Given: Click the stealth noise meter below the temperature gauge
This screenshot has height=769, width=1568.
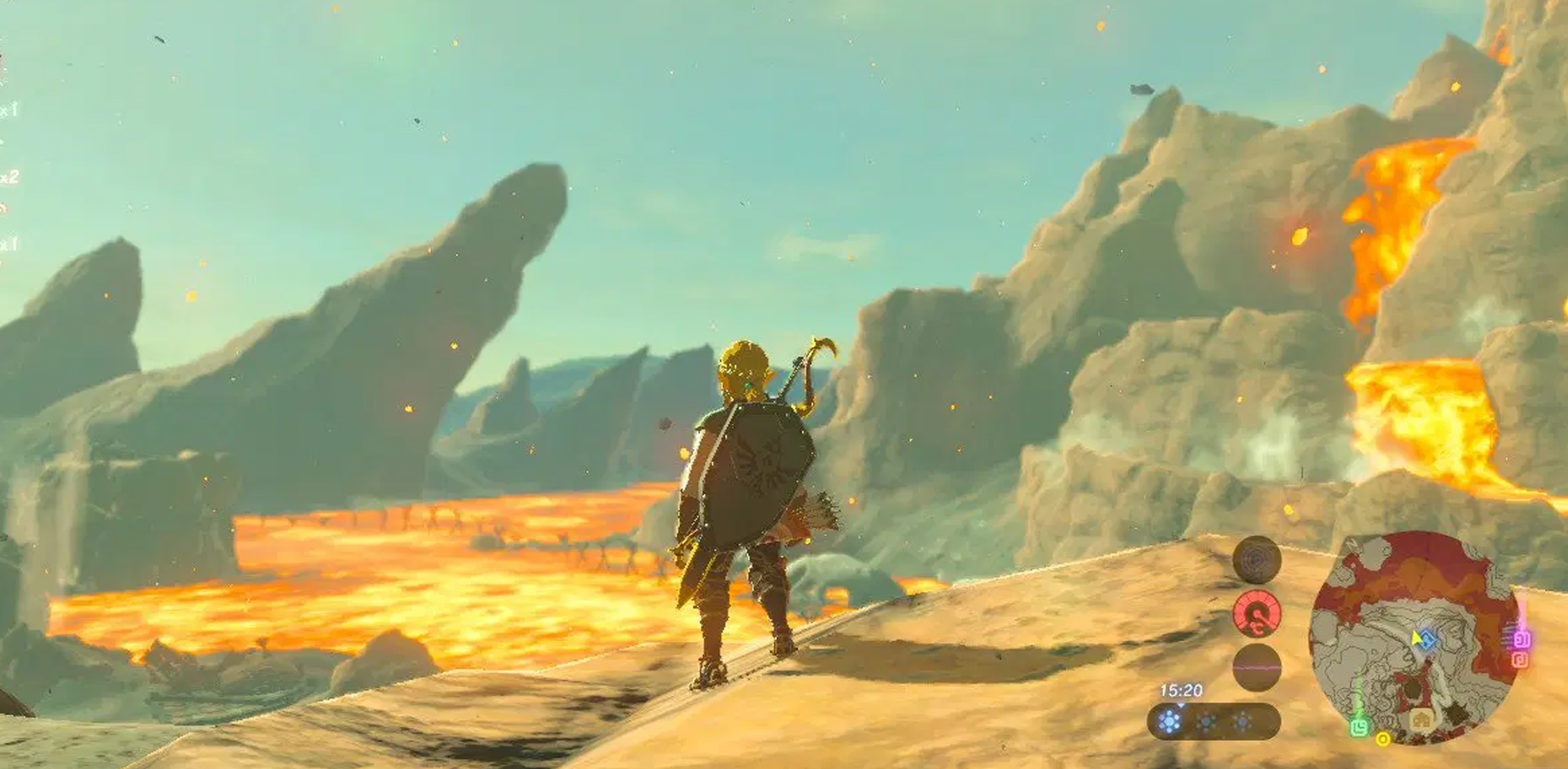Looking at the screenshot, I should (x=1256, y=667).
